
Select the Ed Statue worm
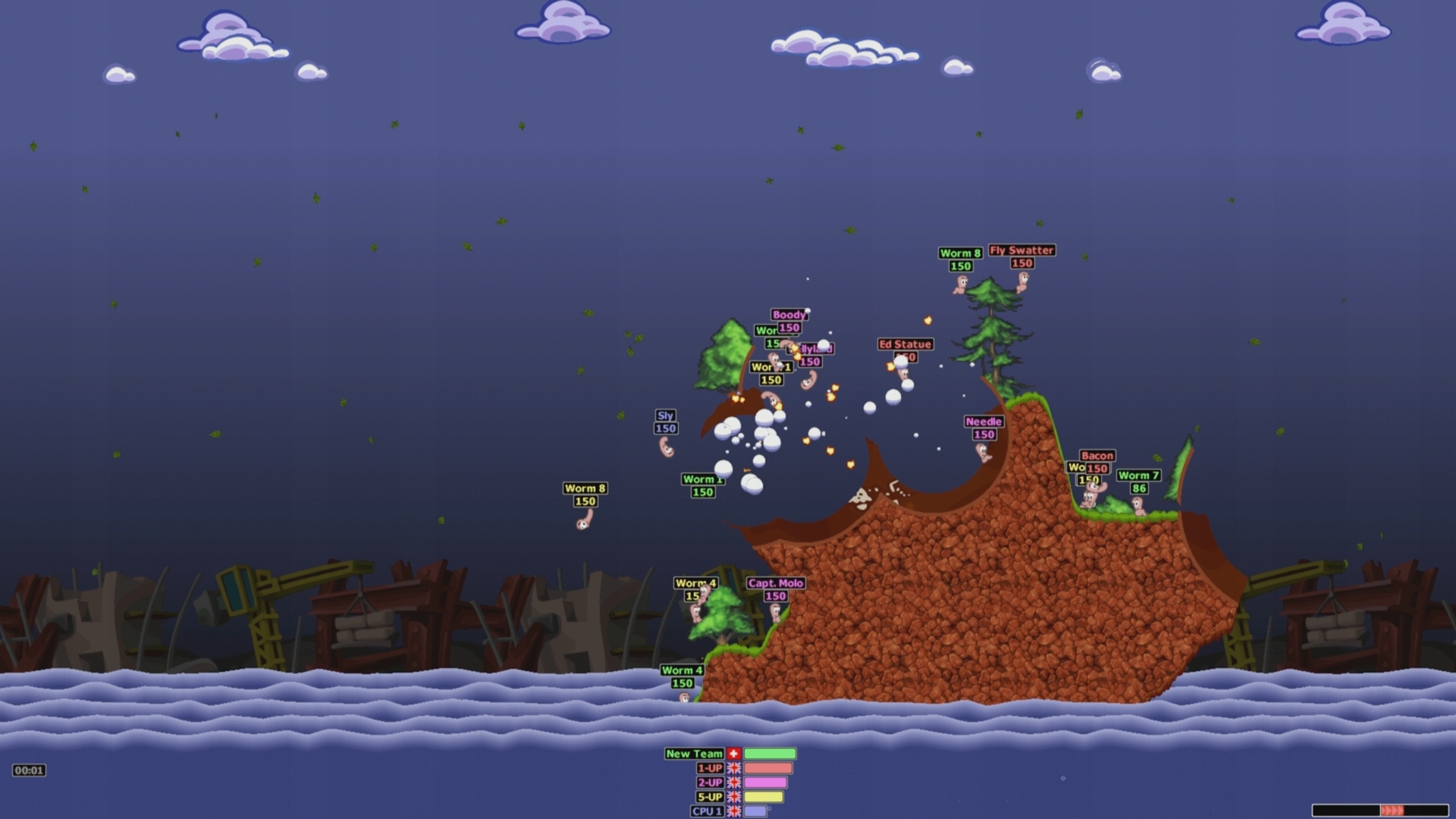(904, 373)
